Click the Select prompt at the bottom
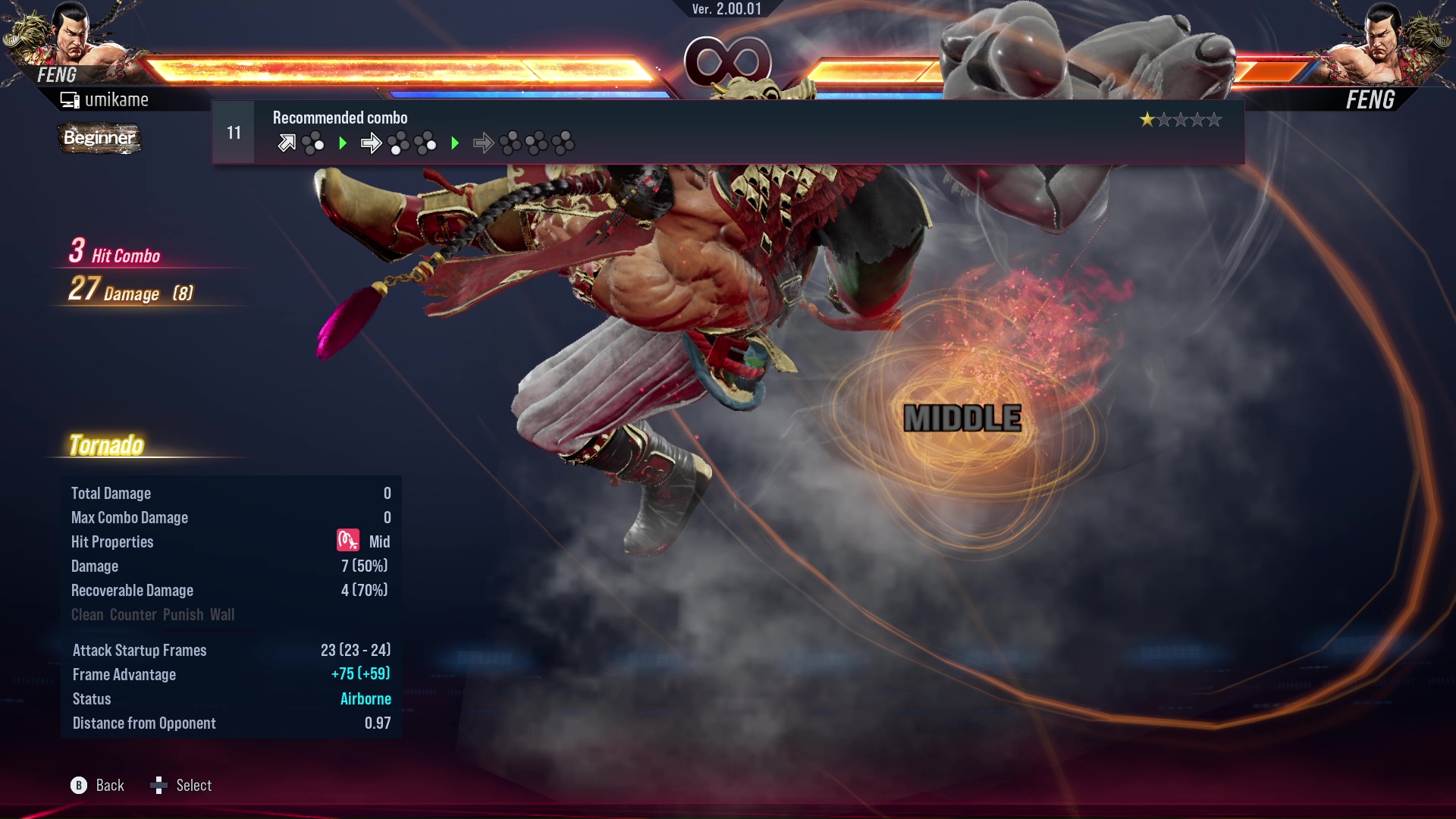Viewport: 1456px width, 819px height. [194, 785]
